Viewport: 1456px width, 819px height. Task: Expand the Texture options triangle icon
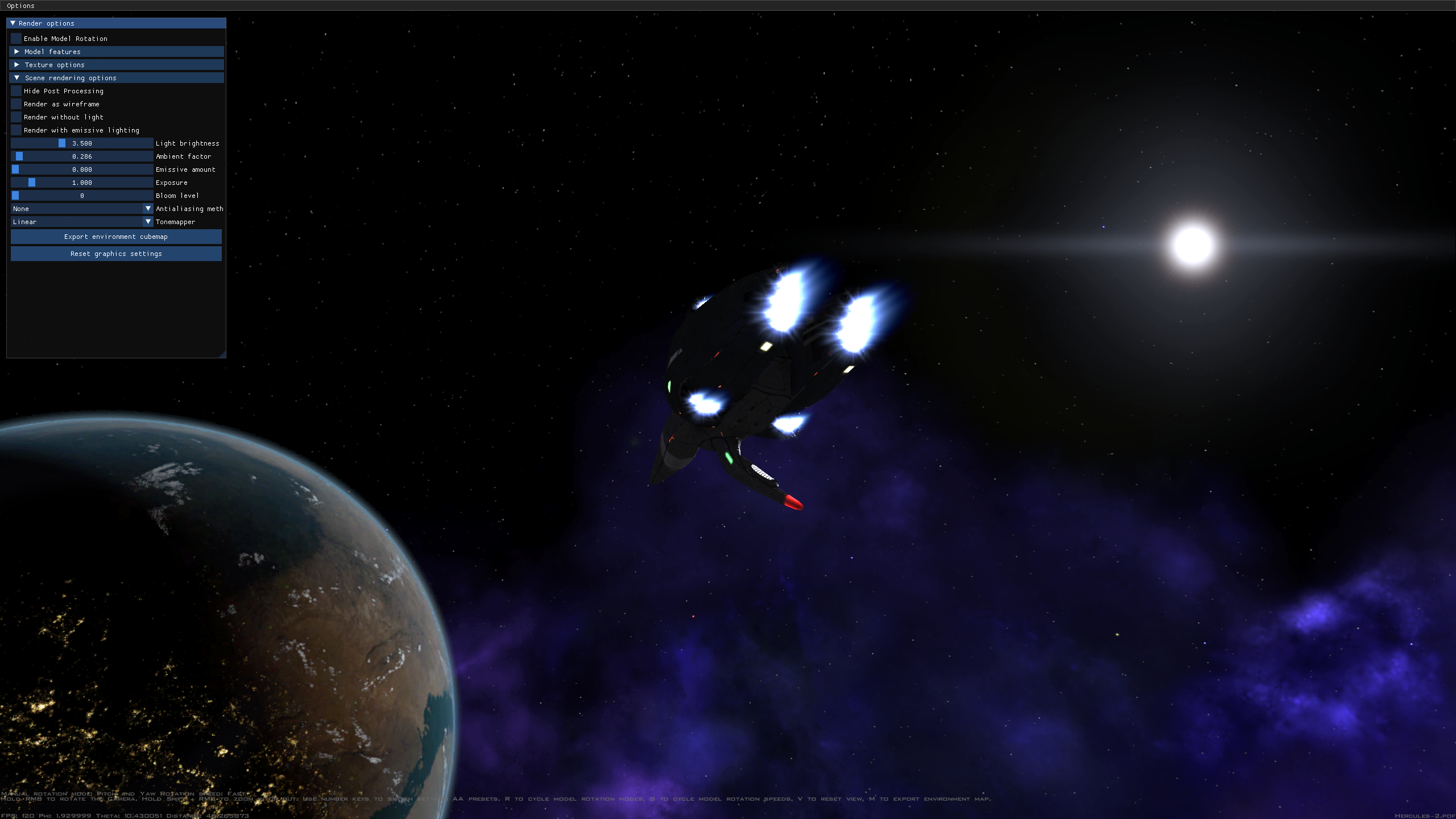17,65
